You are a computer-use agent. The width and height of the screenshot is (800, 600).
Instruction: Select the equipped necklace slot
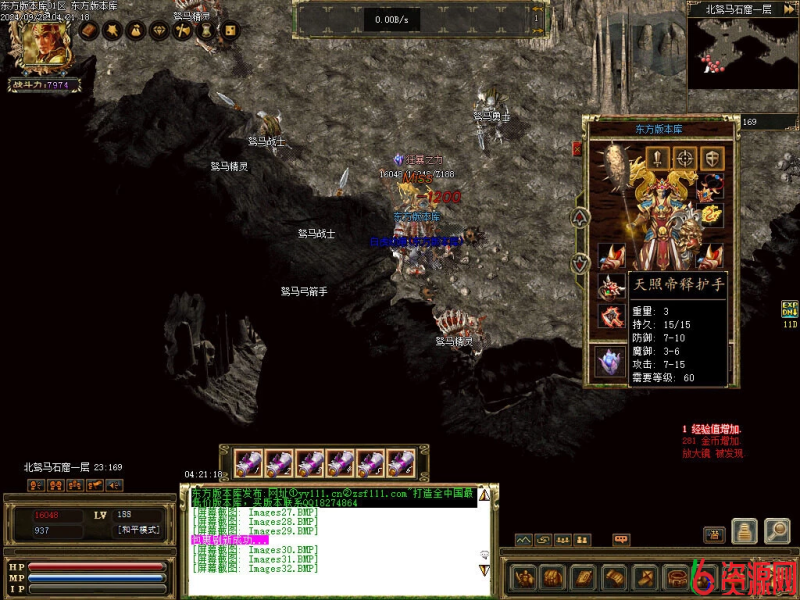point(711,185)
